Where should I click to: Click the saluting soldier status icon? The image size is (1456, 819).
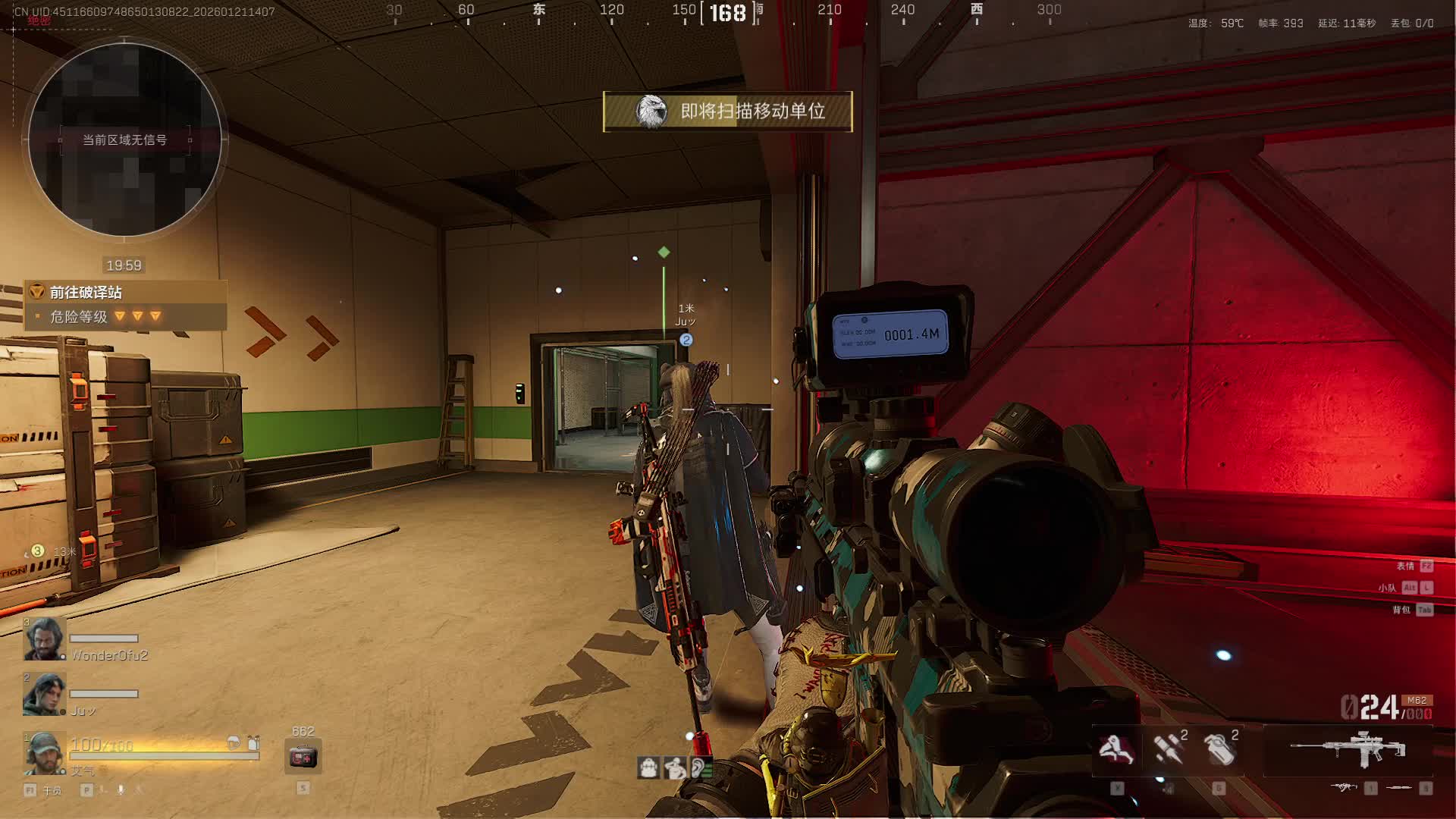click(x=674, y=768)
